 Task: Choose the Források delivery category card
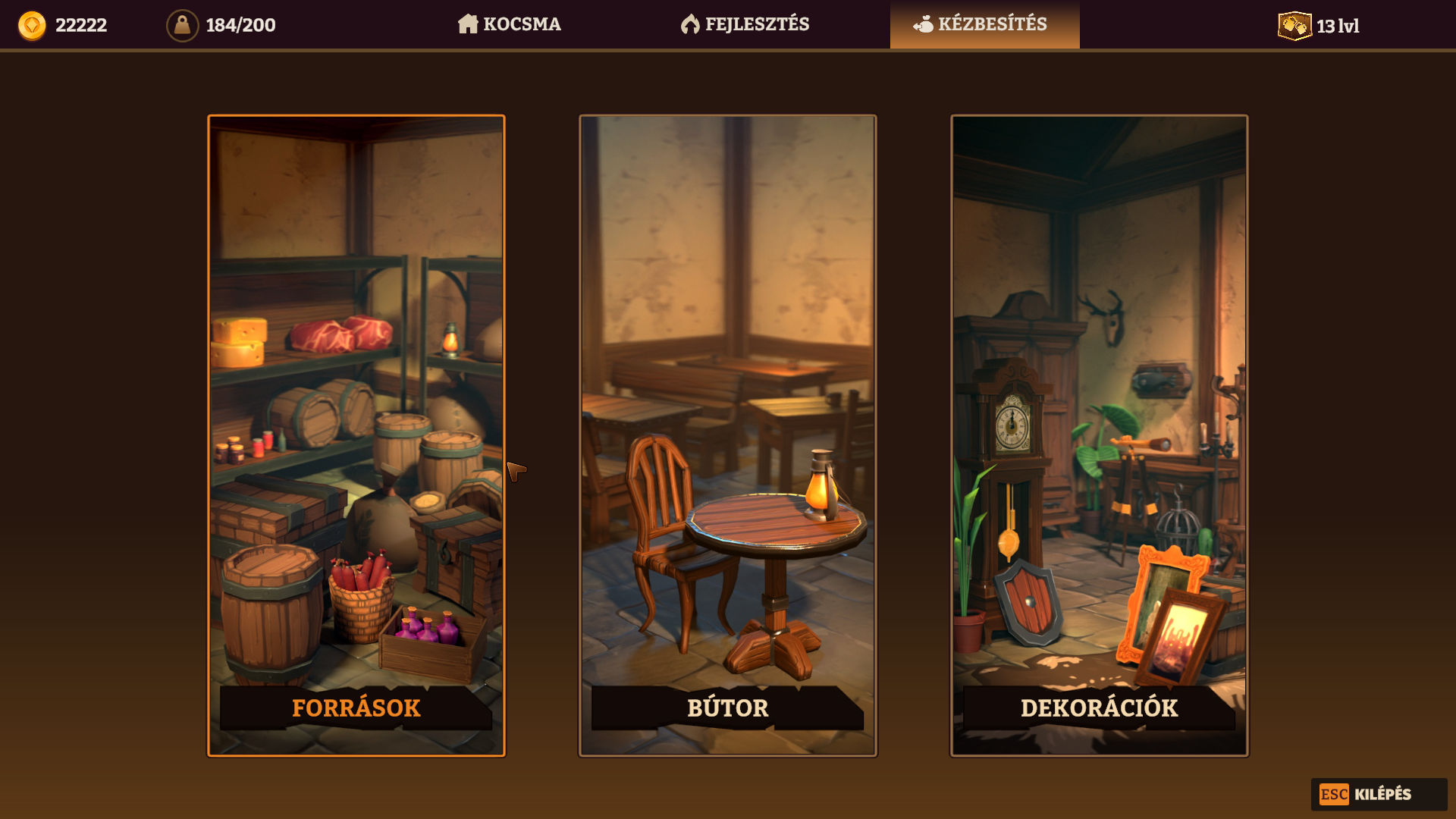(356, 435)
